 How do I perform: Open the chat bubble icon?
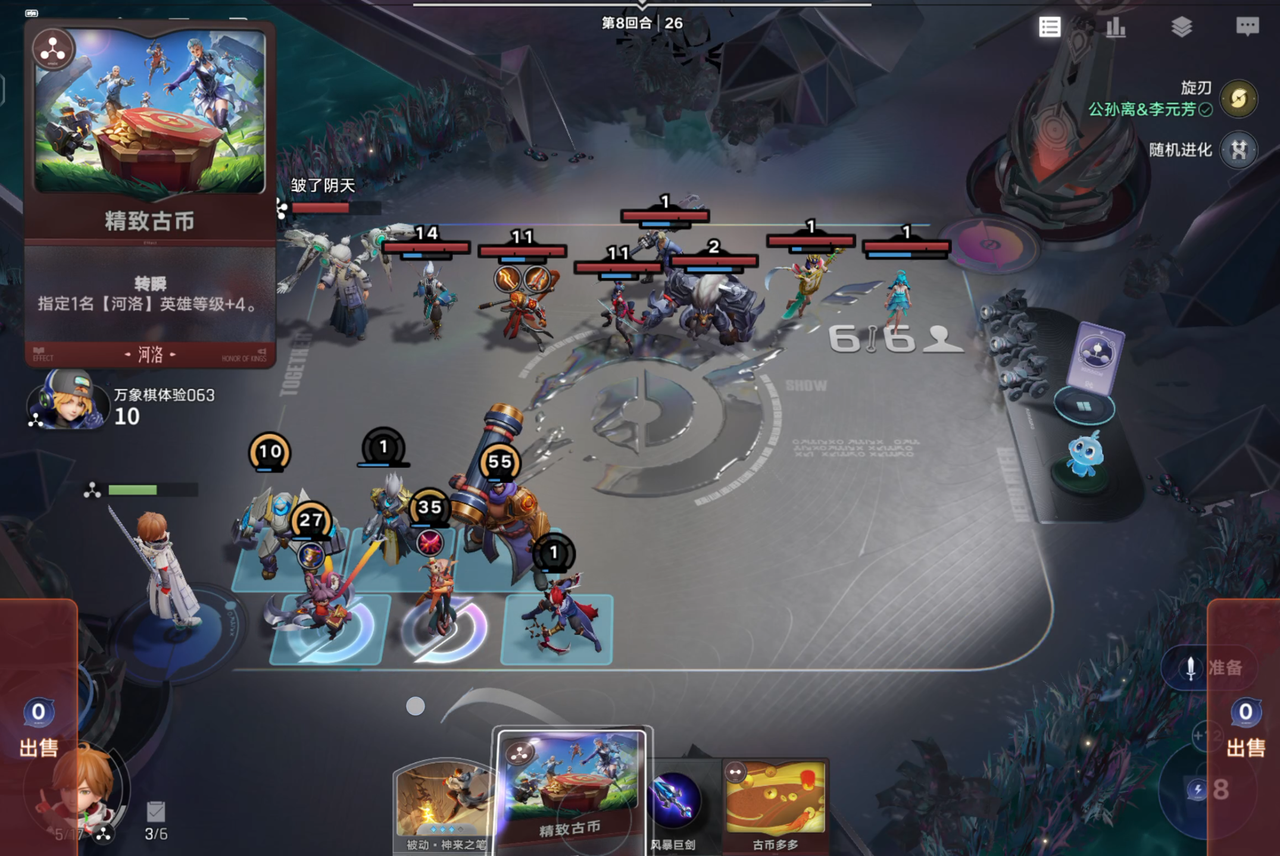tap(1247, 27)
